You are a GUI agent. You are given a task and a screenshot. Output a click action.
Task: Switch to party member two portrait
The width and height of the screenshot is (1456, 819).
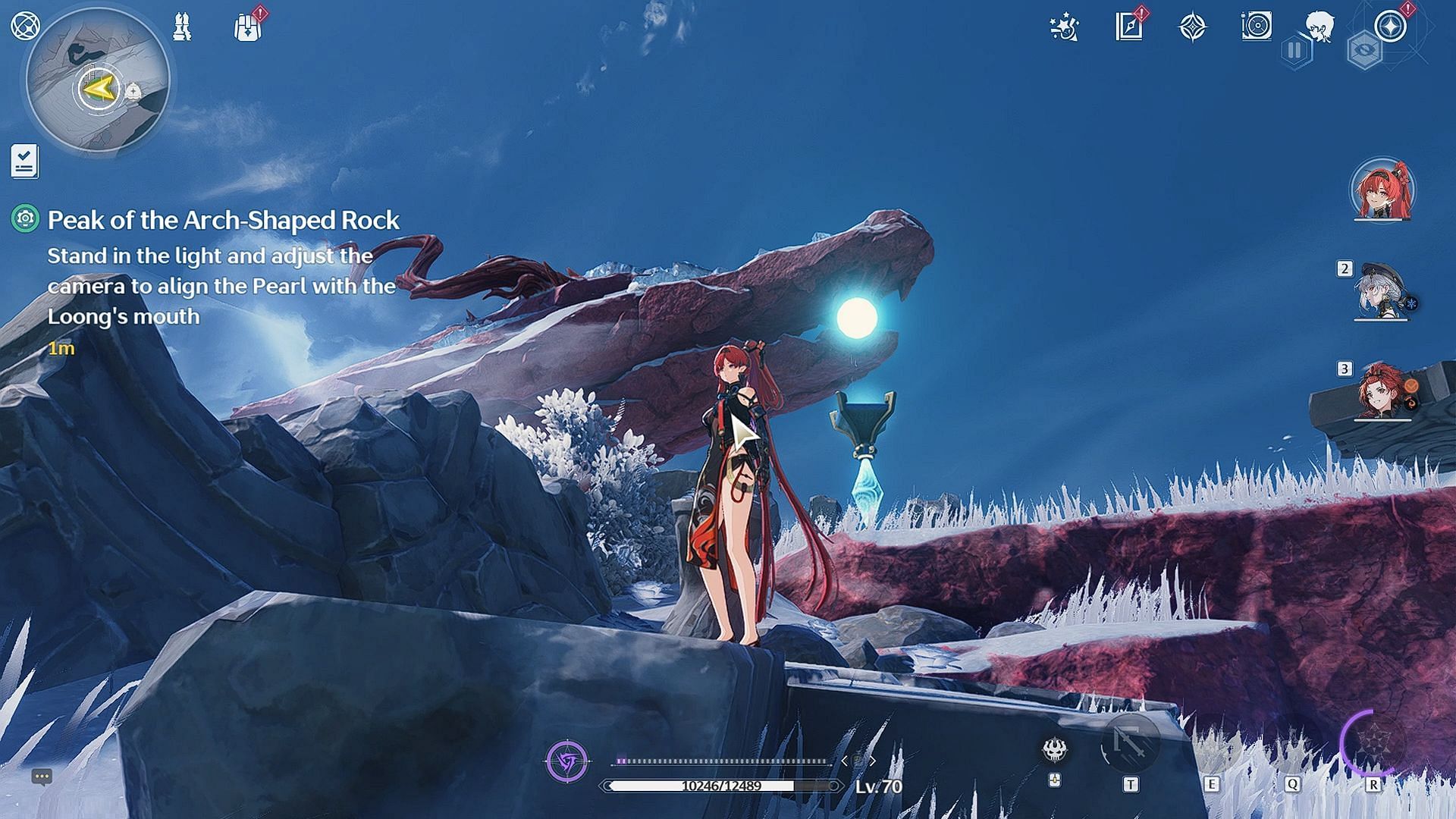[x=1382, y=292]
